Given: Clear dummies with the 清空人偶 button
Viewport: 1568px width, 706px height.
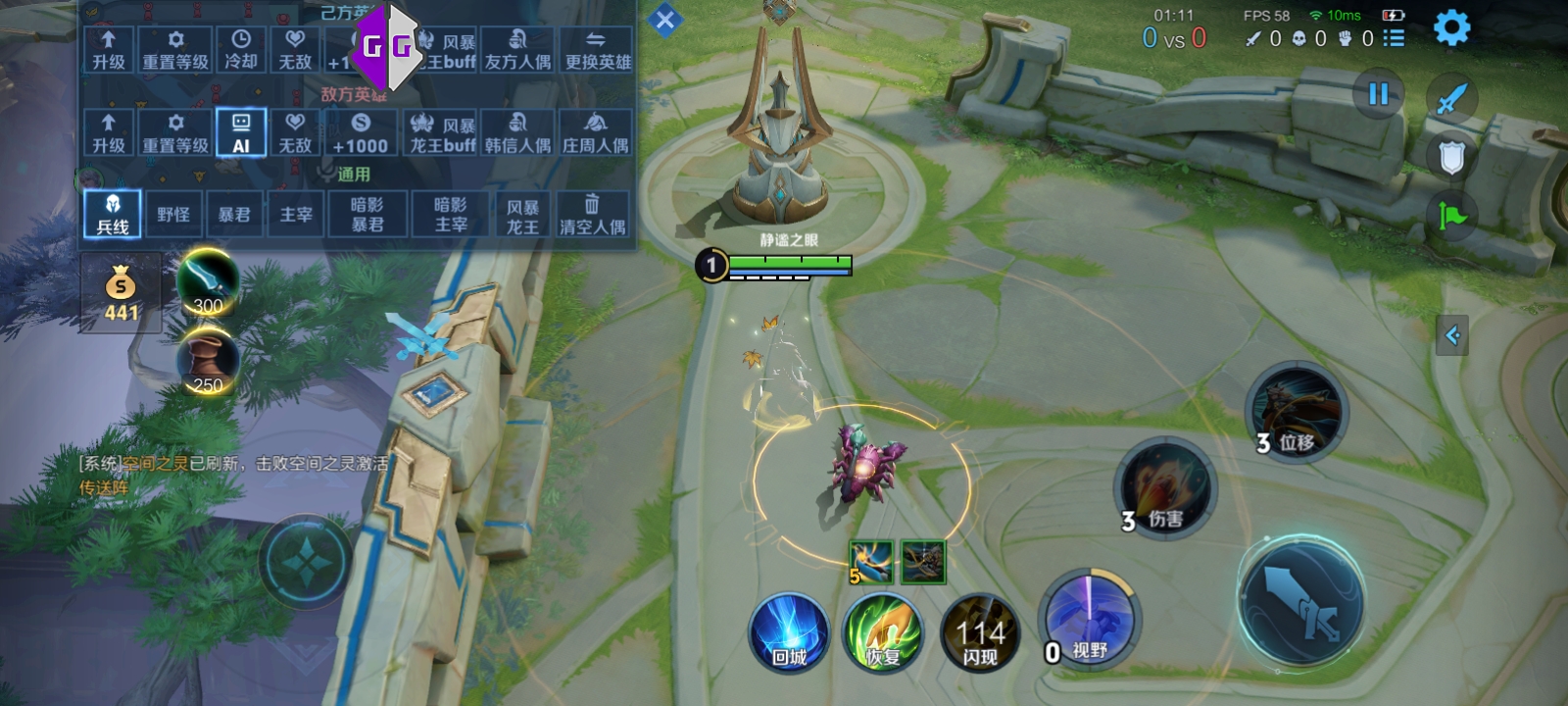Looking at the screenshot, I should [592, 214].
